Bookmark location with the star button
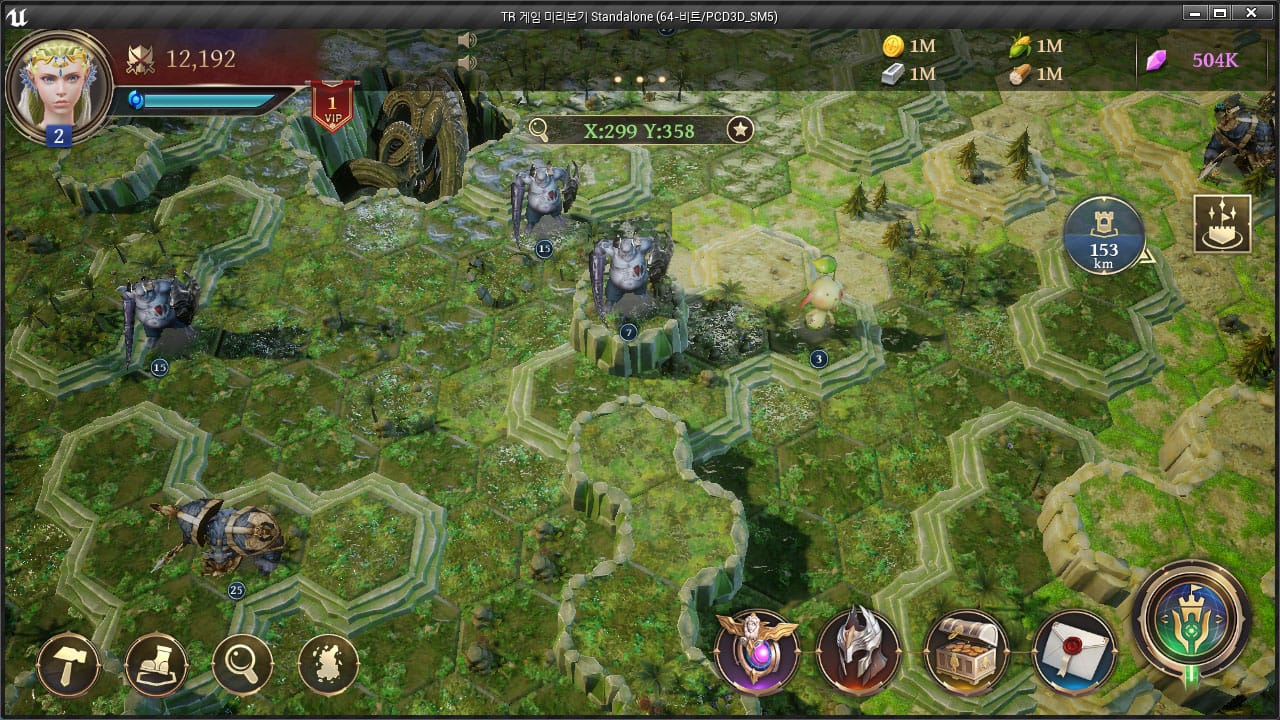The height and width of the screenshot is (720, 1280). pos(740,129)
